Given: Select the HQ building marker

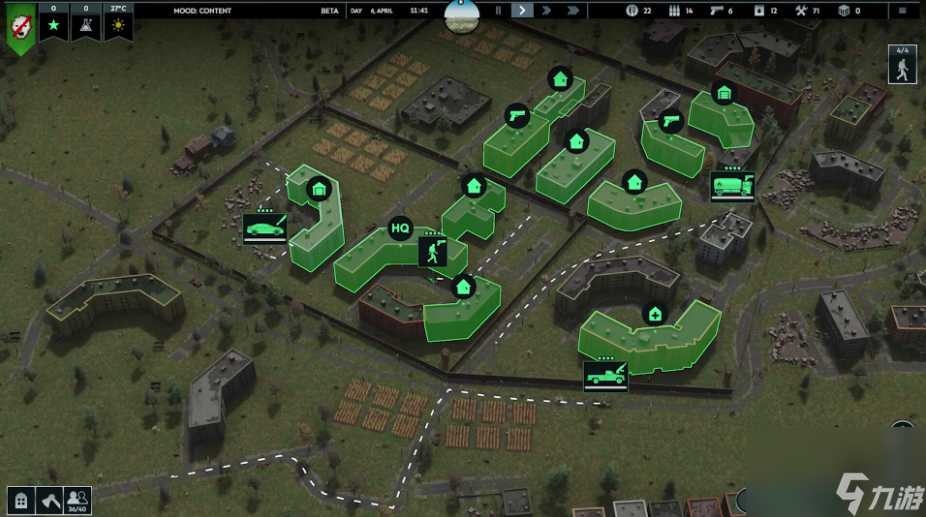Looking at the screenshot, I should pyautogui.click(x=400, y=229).
